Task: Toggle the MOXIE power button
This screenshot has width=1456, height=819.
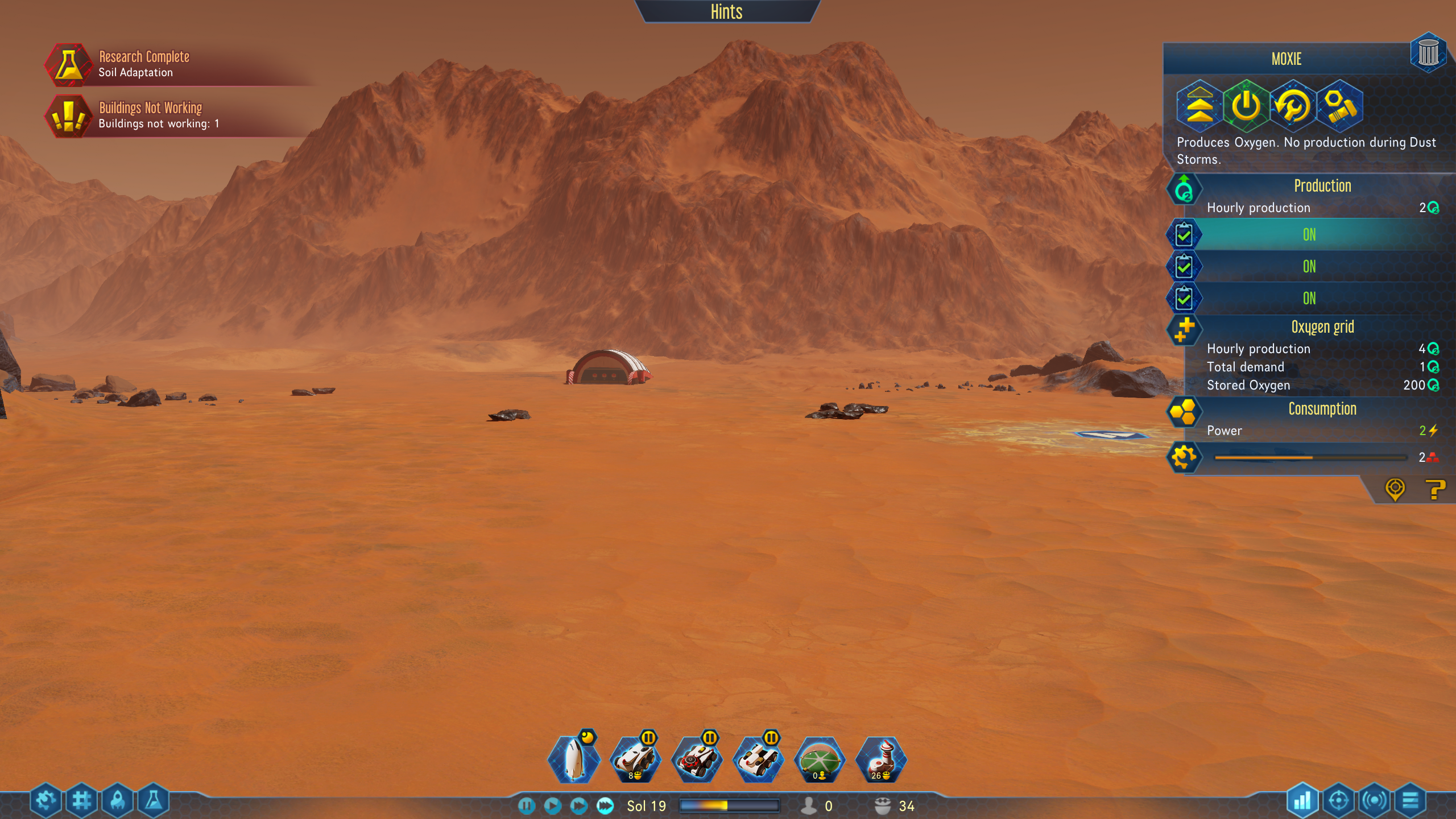Action: pyautogui.click(x=1246, y=106)
